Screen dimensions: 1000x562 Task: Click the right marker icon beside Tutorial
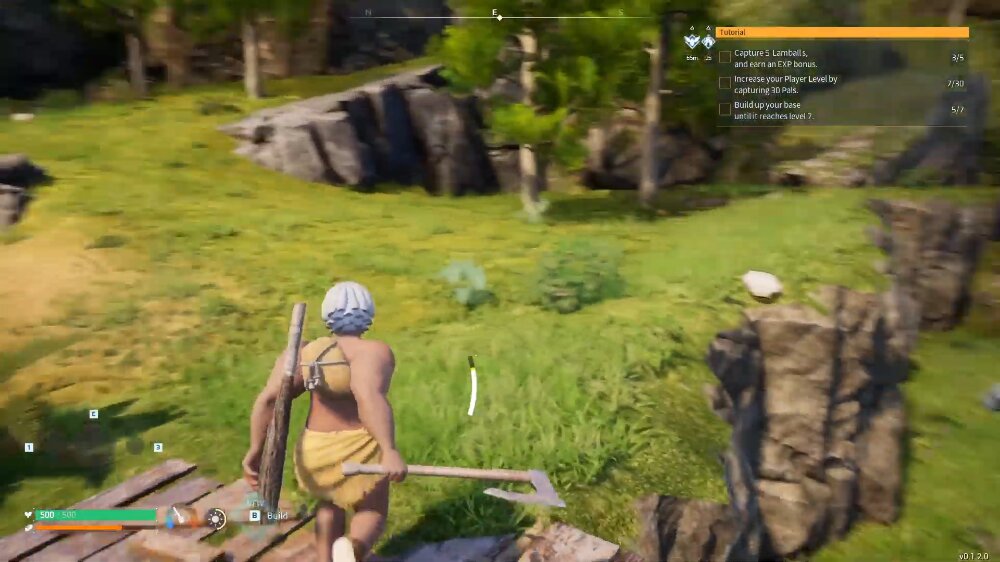coord(708,42)
